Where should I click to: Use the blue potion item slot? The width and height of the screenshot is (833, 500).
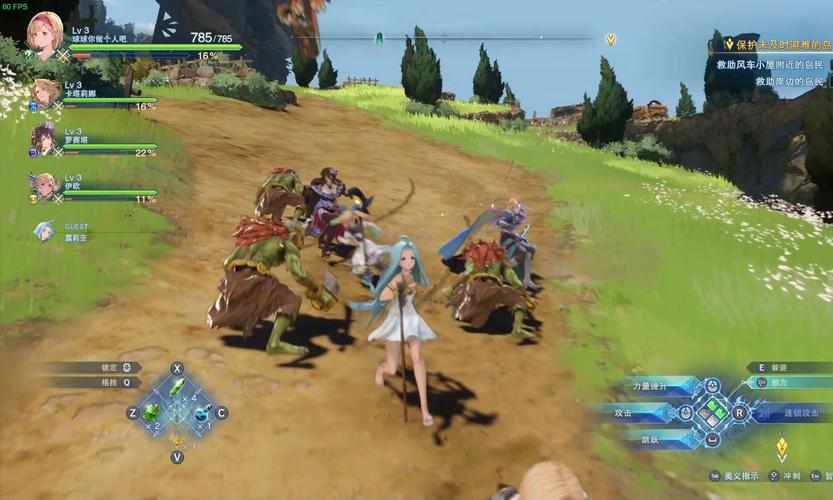201,412
